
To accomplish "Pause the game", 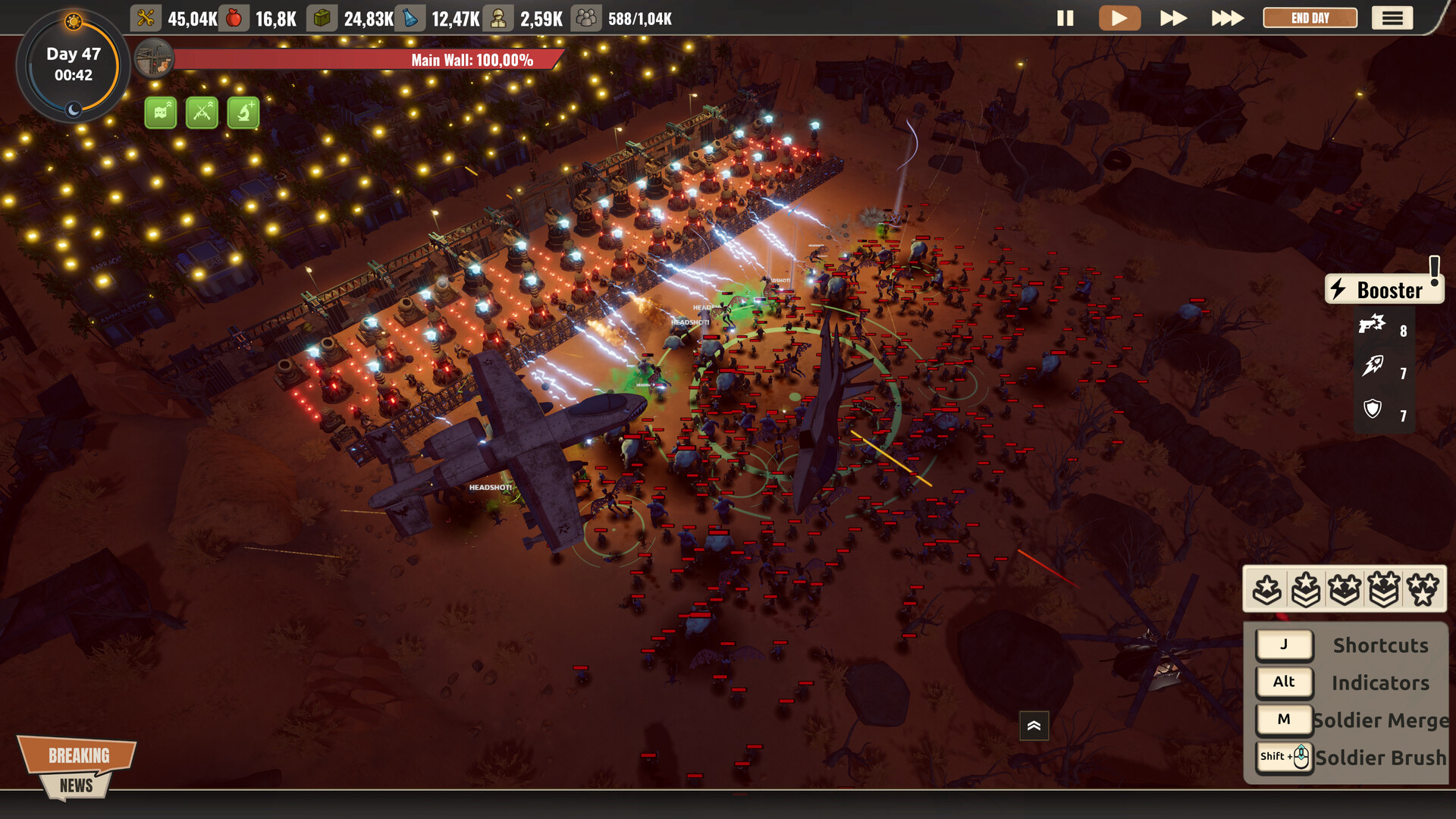I will click(x=1065, y=18).
